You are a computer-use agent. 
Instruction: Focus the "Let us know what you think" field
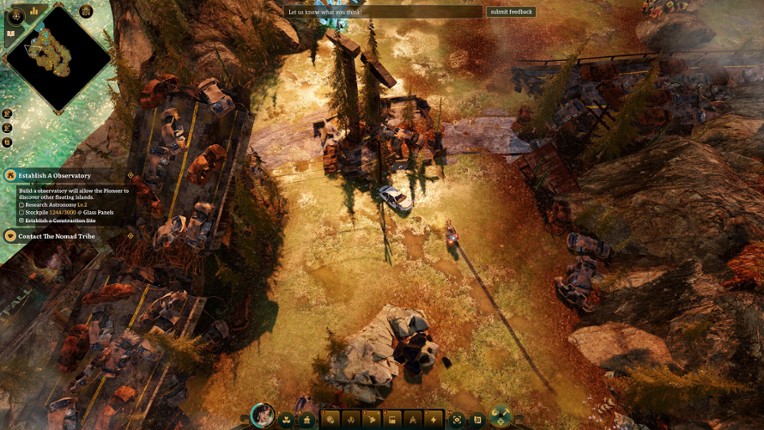click(x=383, y=12)
